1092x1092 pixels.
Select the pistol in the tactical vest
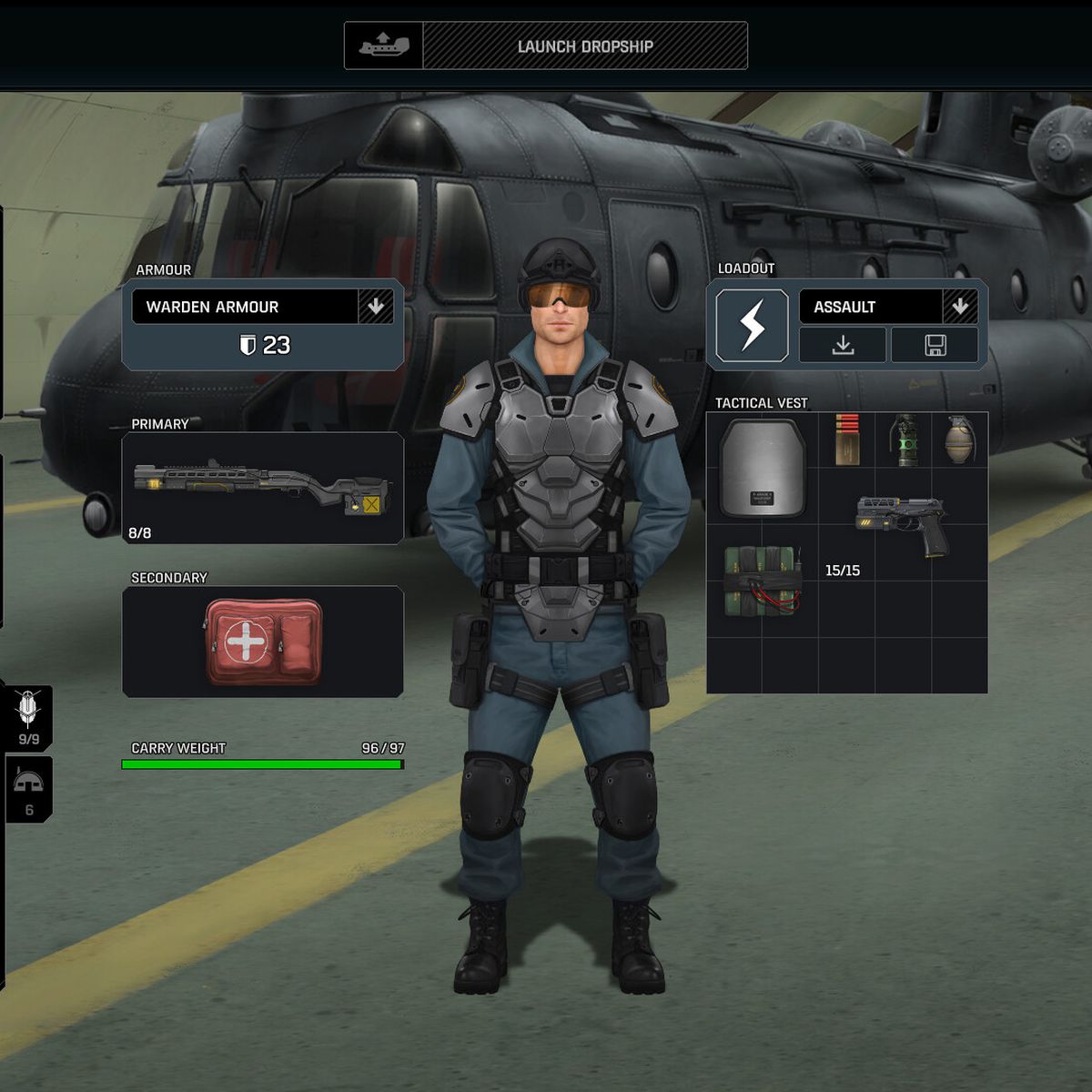(x=902, y=525)
